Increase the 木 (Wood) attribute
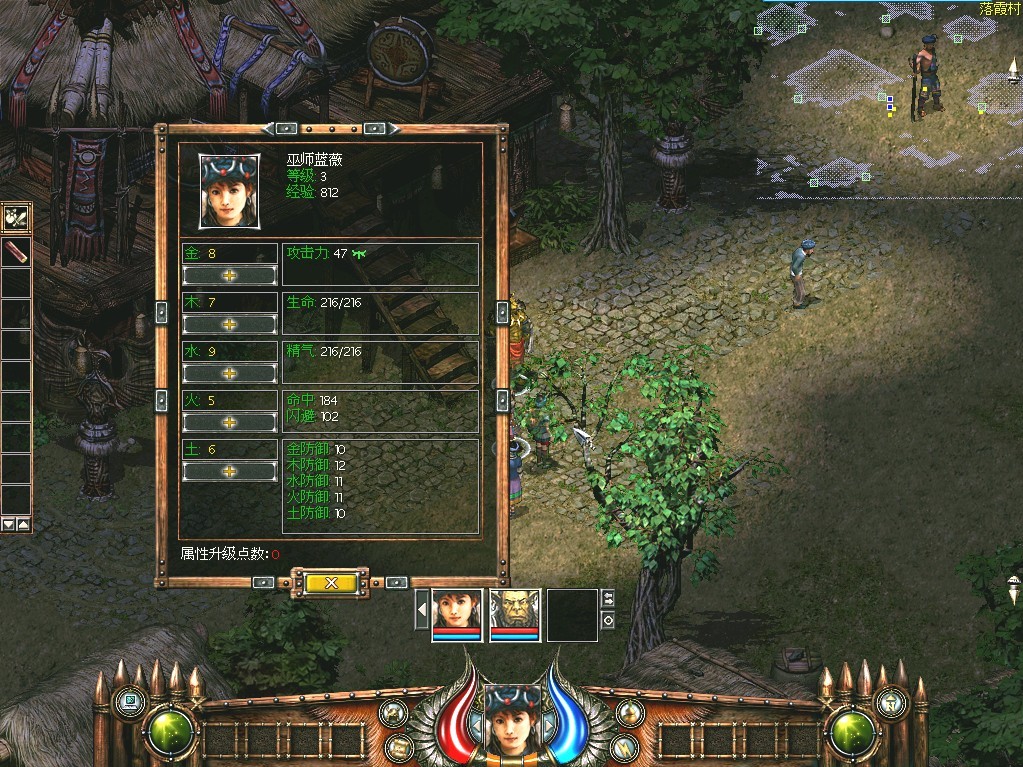This screenshot has height=767, width=1023. point(229,324)
